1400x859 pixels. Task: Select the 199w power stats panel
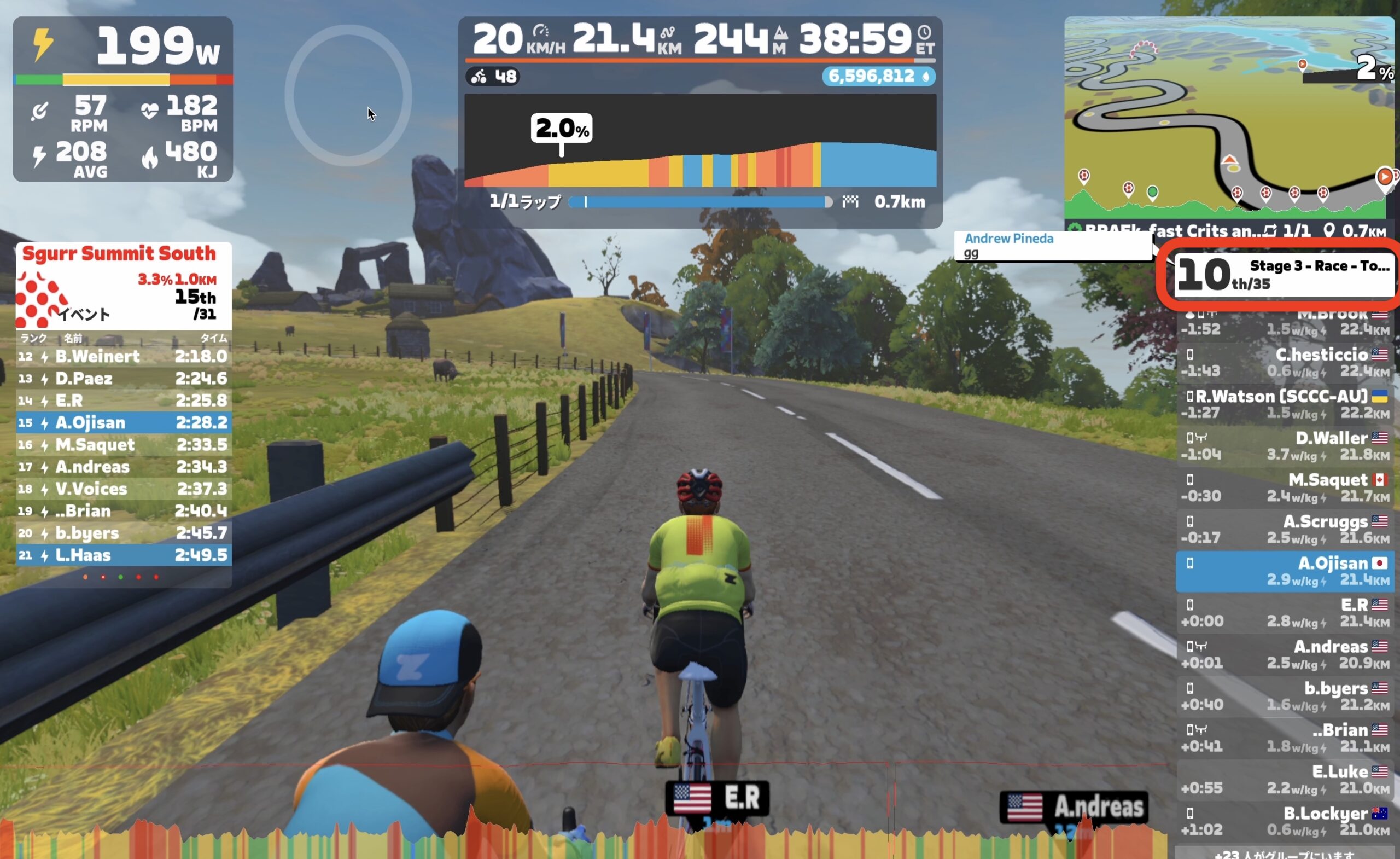click(122, 100)
